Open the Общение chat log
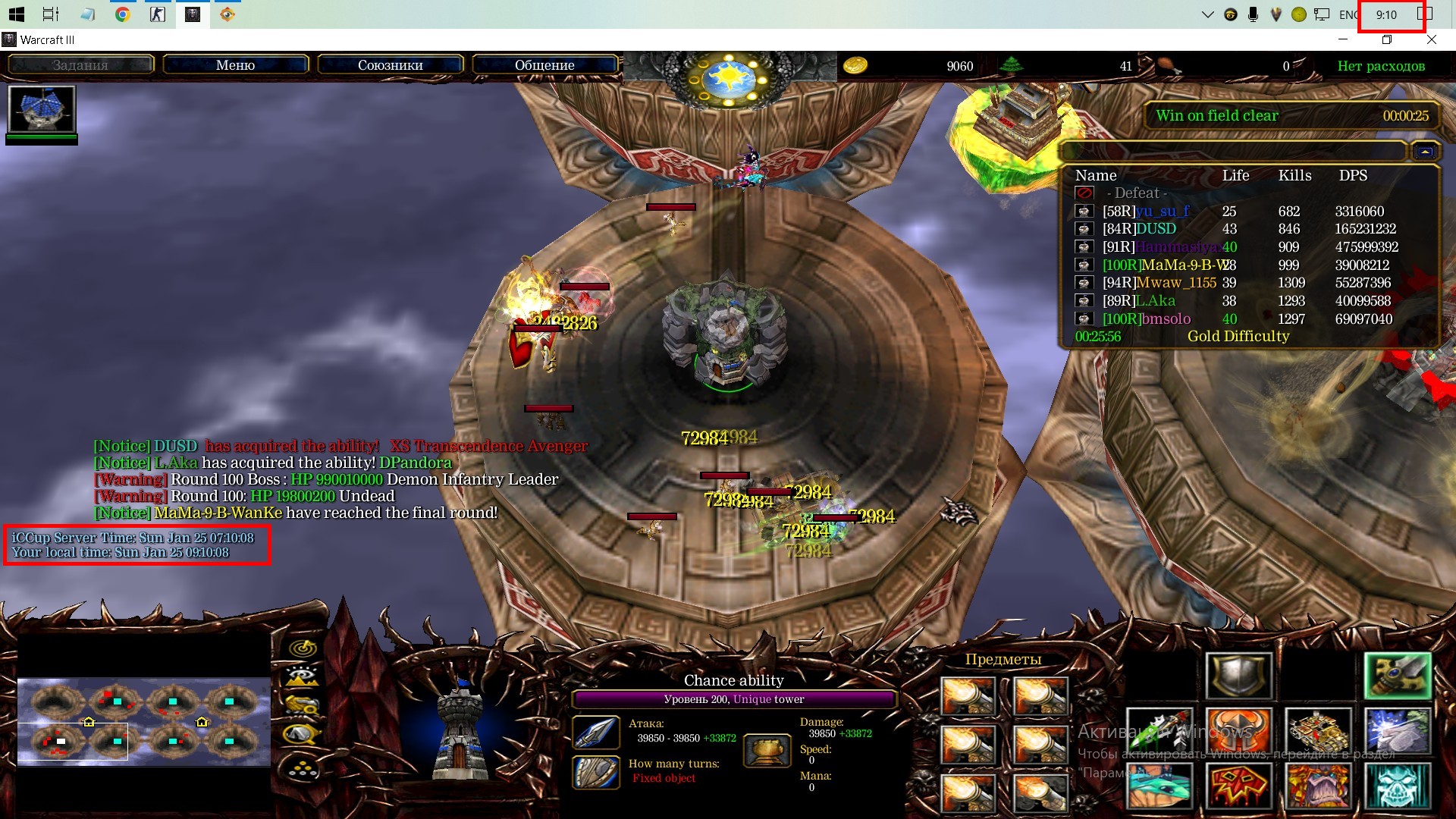 click(544, 65)
